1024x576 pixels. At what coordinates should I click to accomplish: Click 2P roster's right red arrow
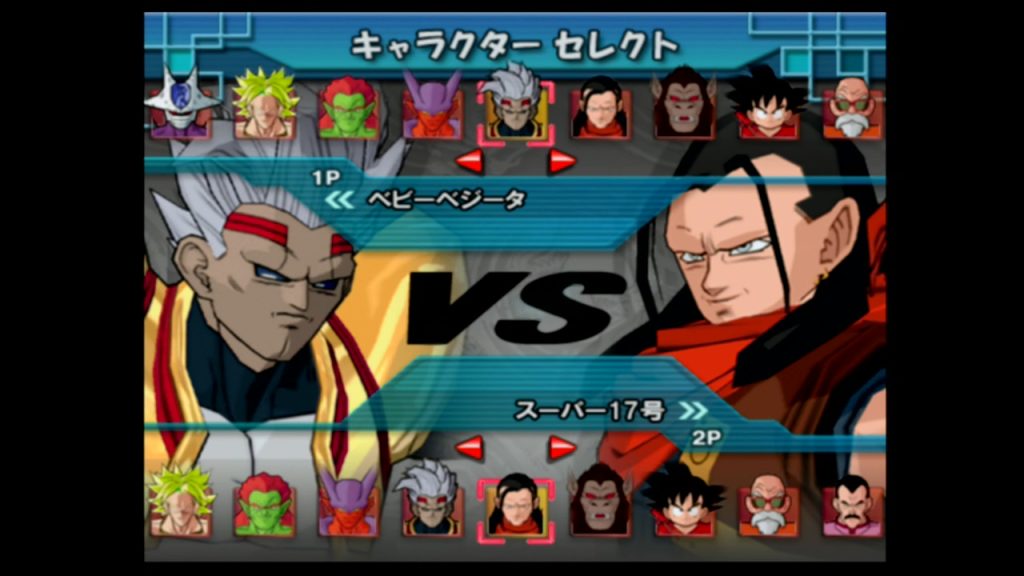(x=562, y=447)
